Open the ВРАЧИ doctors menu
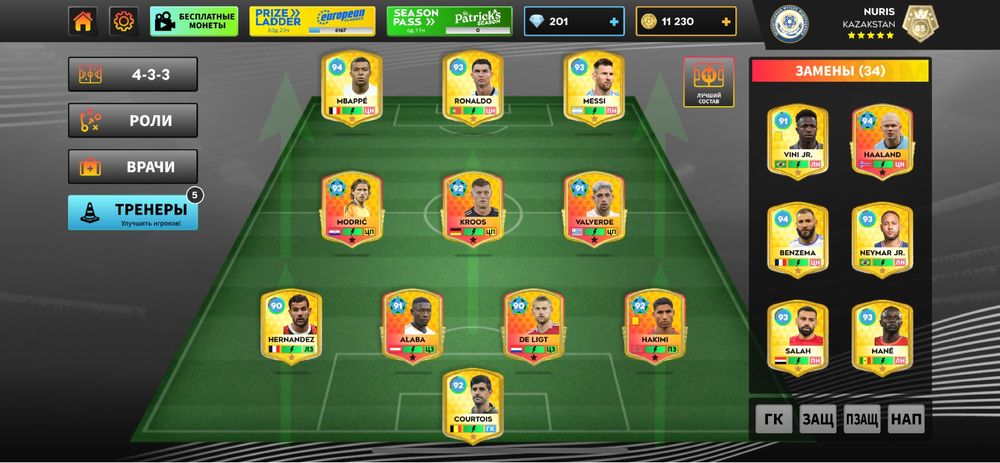Image resolution: width=1000 pixels, height=463 pixels. coord(133,167)
